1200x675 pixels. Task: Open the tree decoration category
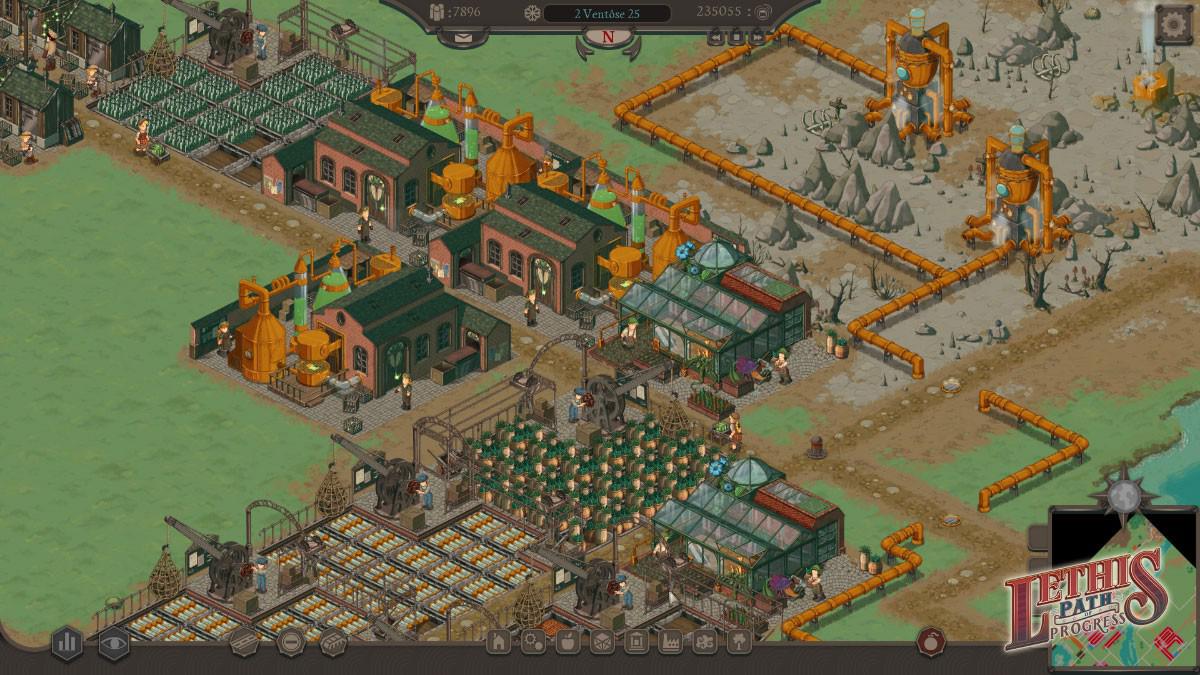[738, 642]
